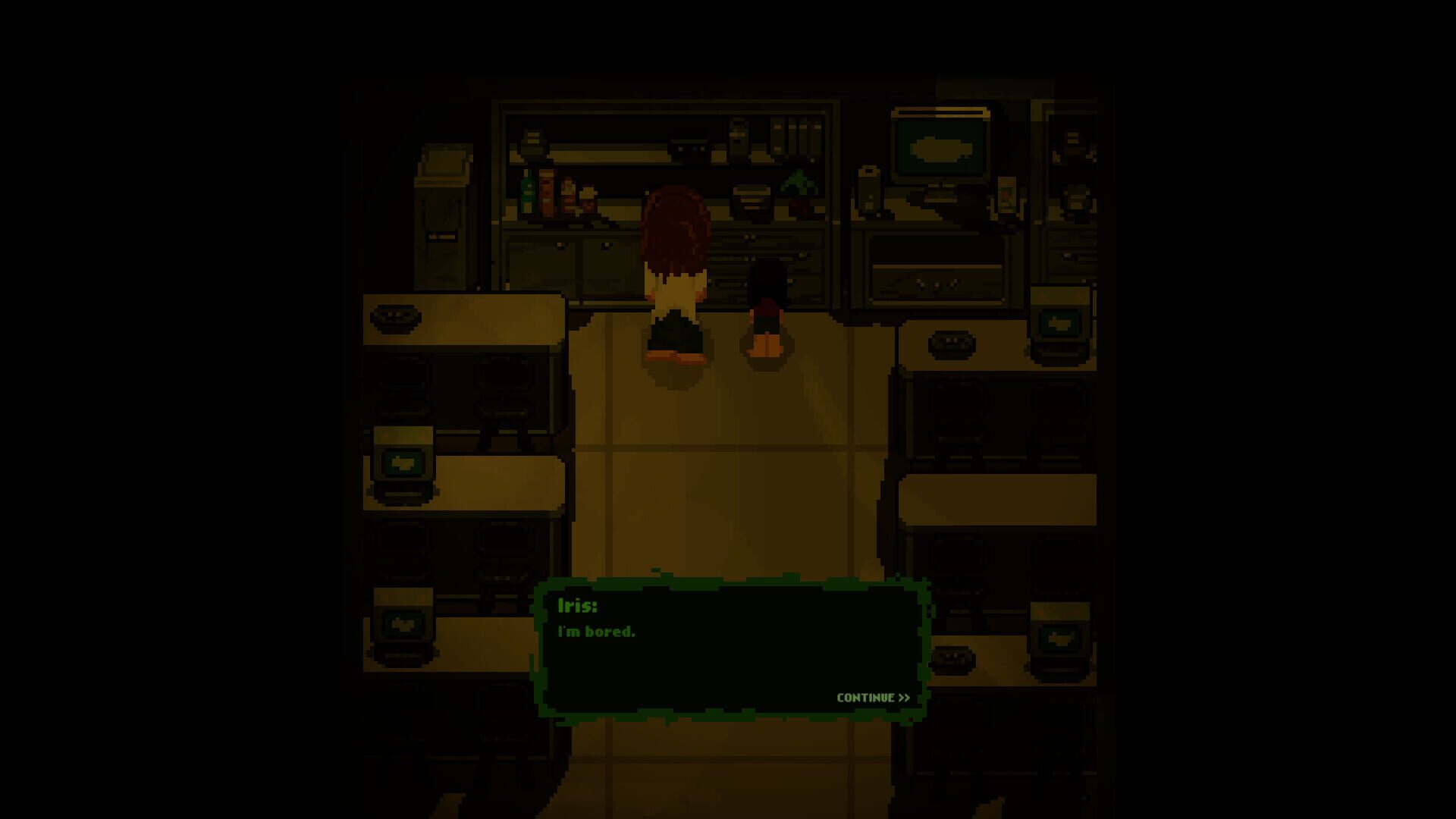Click the tiled kitchen floor

pos(728,470)
